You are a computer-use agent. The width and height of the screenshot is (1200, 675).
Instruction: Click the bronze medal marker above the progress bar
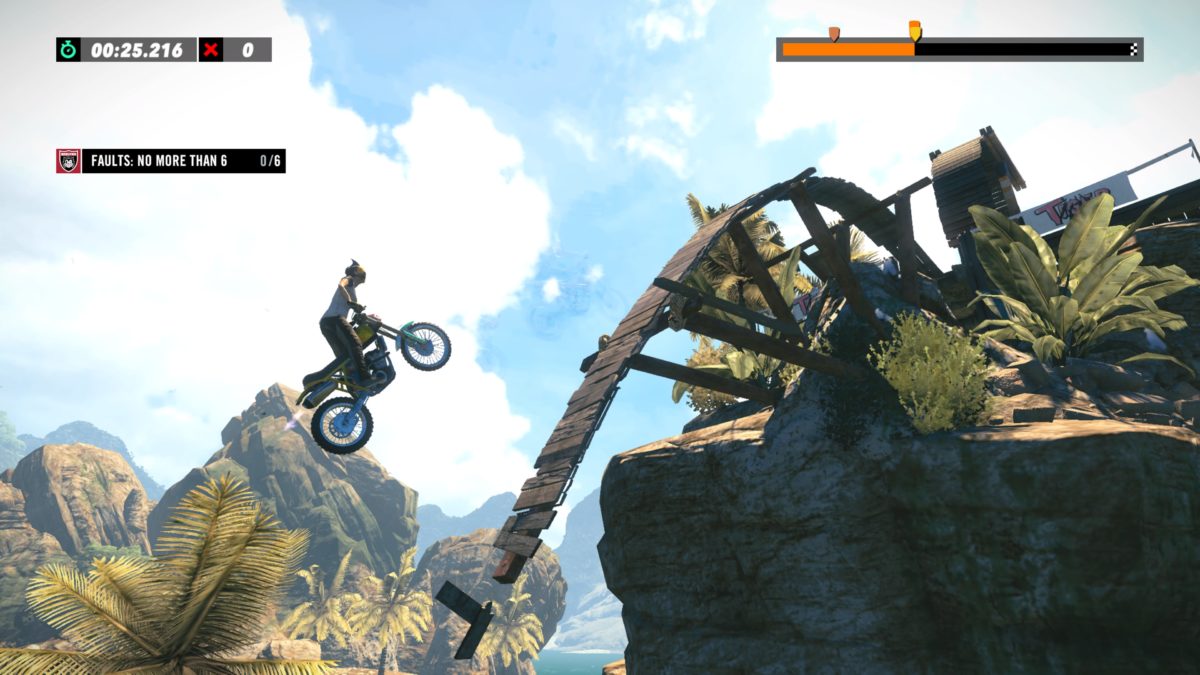click(834, 34)
